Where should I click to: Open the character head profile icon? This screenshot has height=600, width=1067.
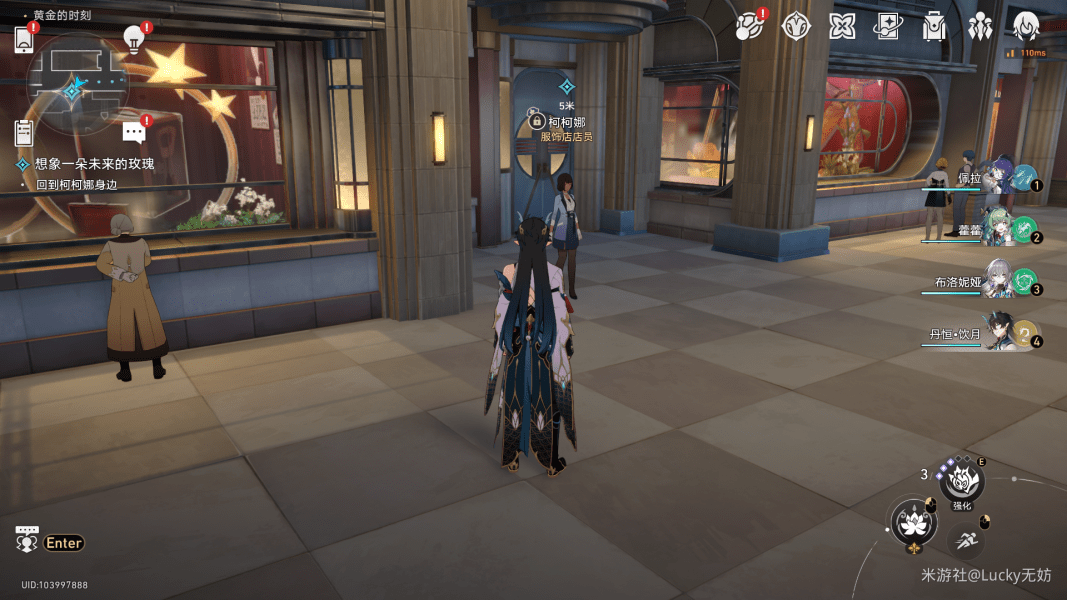tap(1026, 26)
